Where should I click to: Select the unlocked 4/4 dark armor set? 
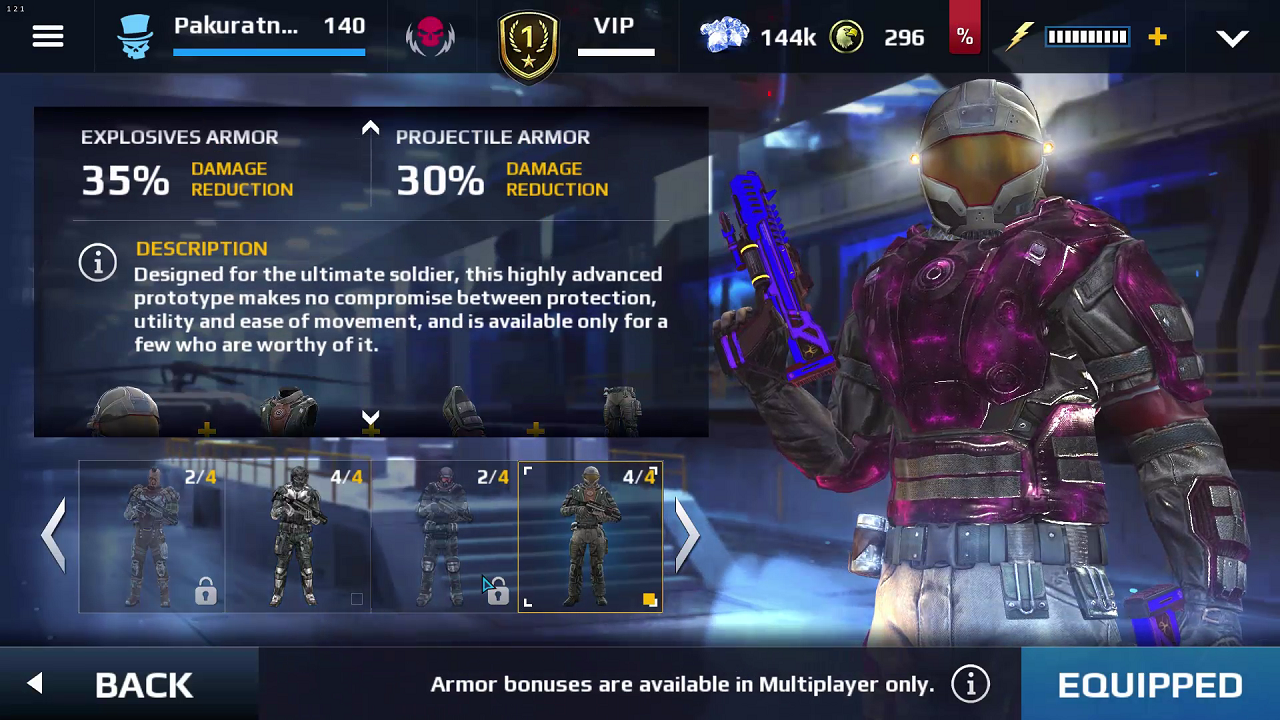tap(298, 536)
